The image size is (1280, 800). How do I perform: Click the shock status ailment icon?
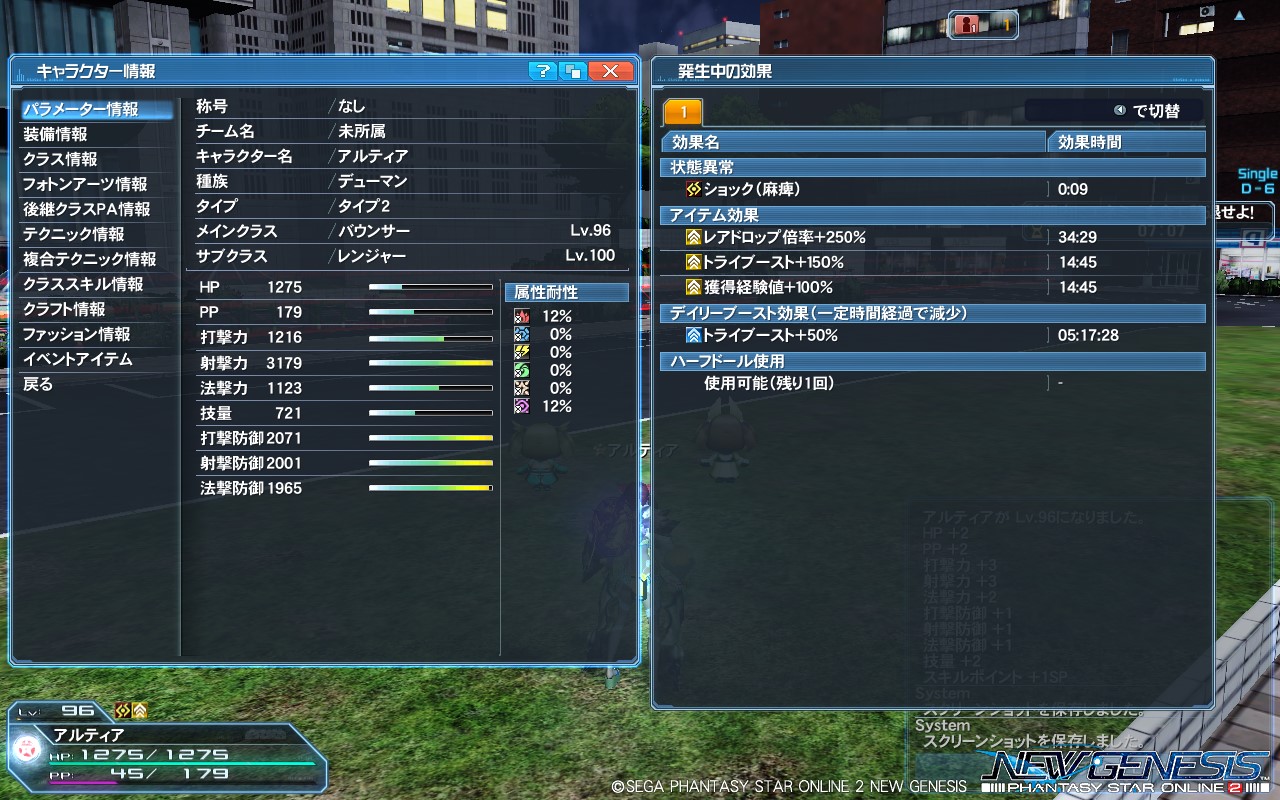click(x=692, y=189)
